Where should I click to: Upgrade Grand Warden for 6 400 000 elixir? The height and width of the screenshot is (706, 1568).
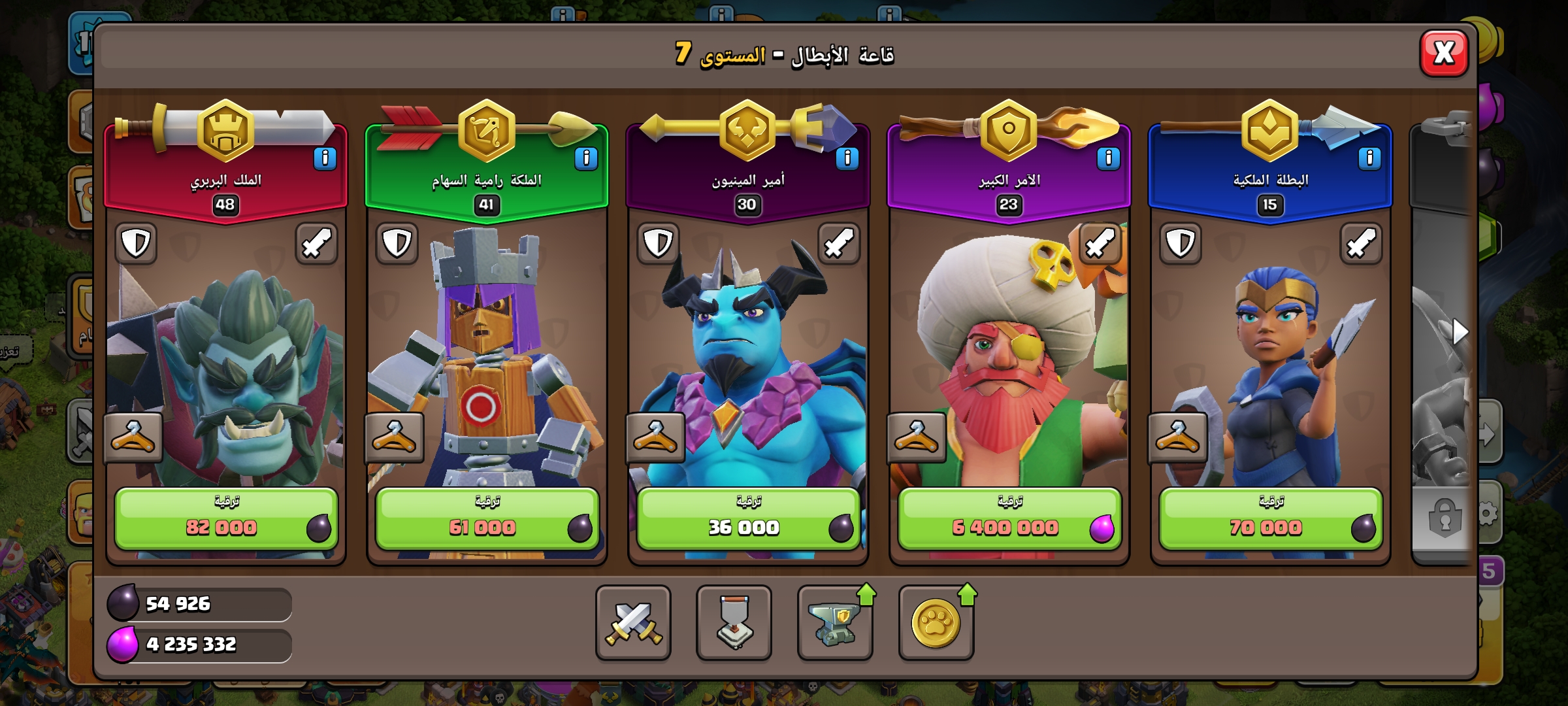point(1009,519)
